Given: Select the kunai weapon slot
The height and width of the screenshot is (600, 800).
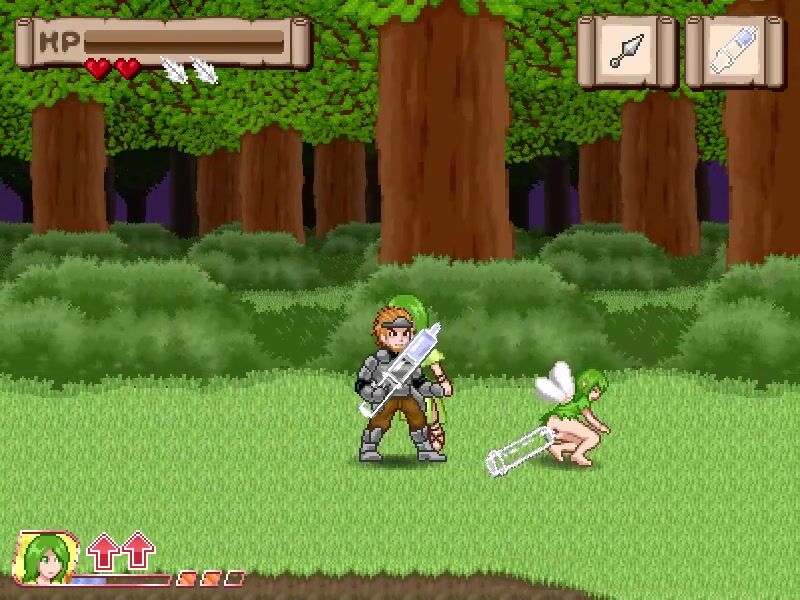Looking at the screenshot, I should point(628,50).
